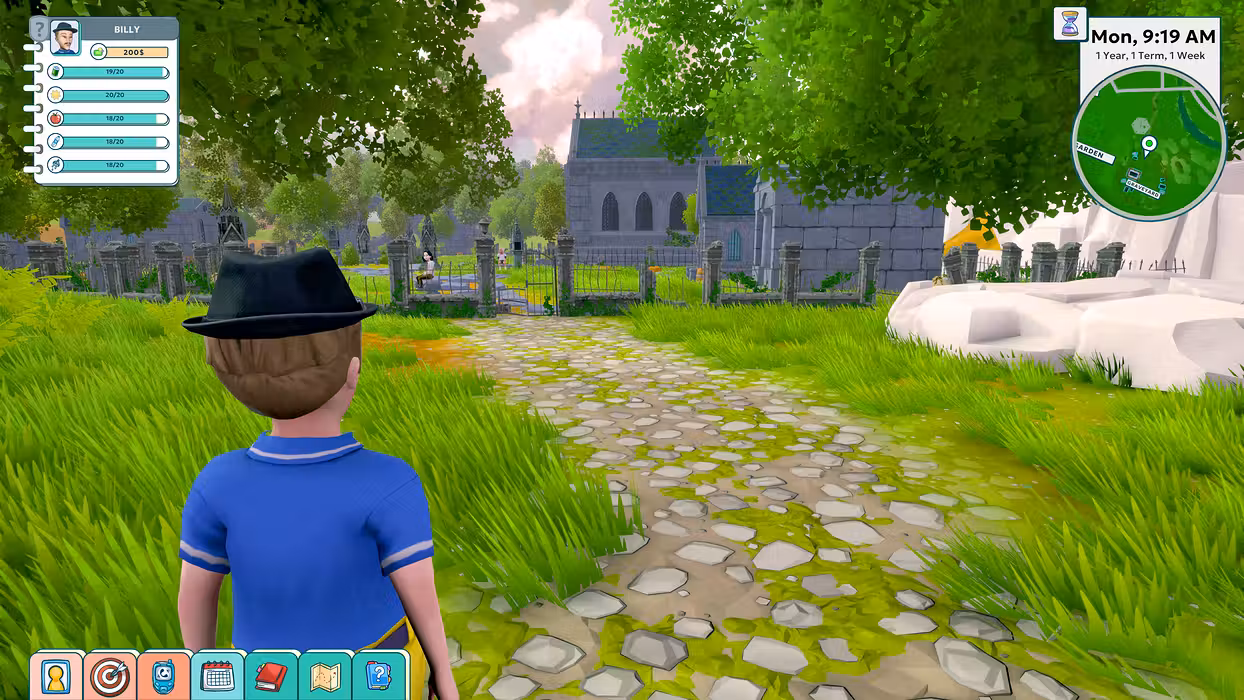This screenshot has width=1244, height=700.
Task: Open the folded paper map
Action: pos(325,677)
